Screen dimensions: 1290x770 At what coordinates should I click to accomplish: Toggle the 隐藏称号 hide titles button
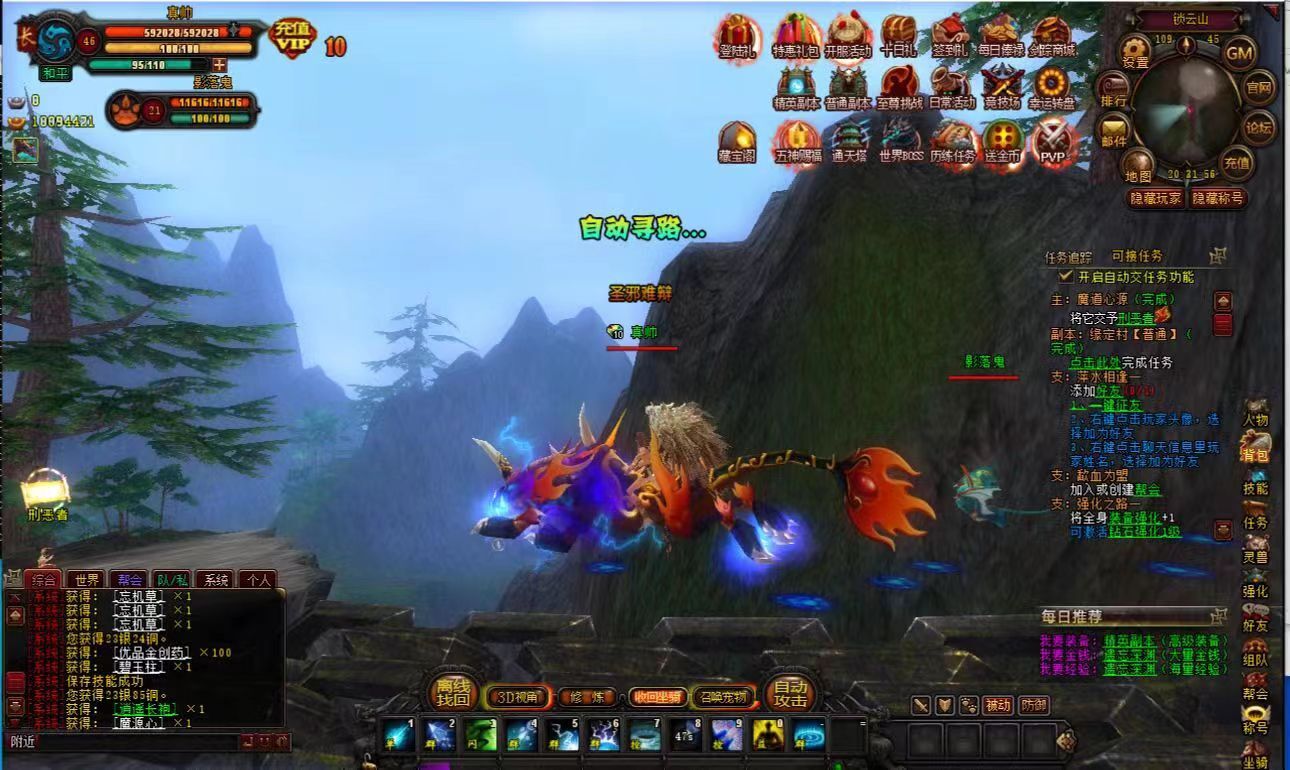pos(1216,198)
